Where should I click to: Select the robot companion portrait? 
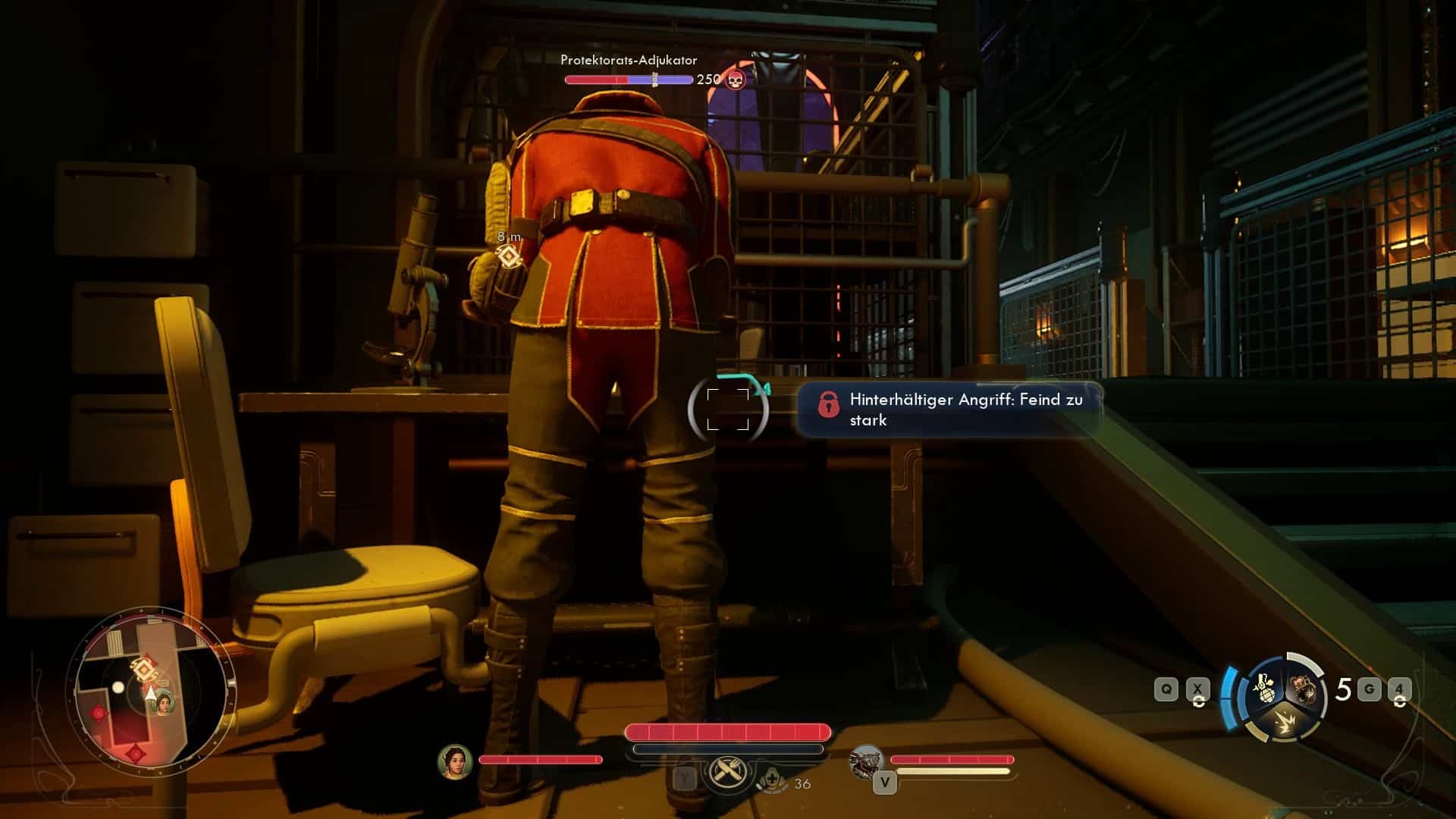click(x=867, y=761)
